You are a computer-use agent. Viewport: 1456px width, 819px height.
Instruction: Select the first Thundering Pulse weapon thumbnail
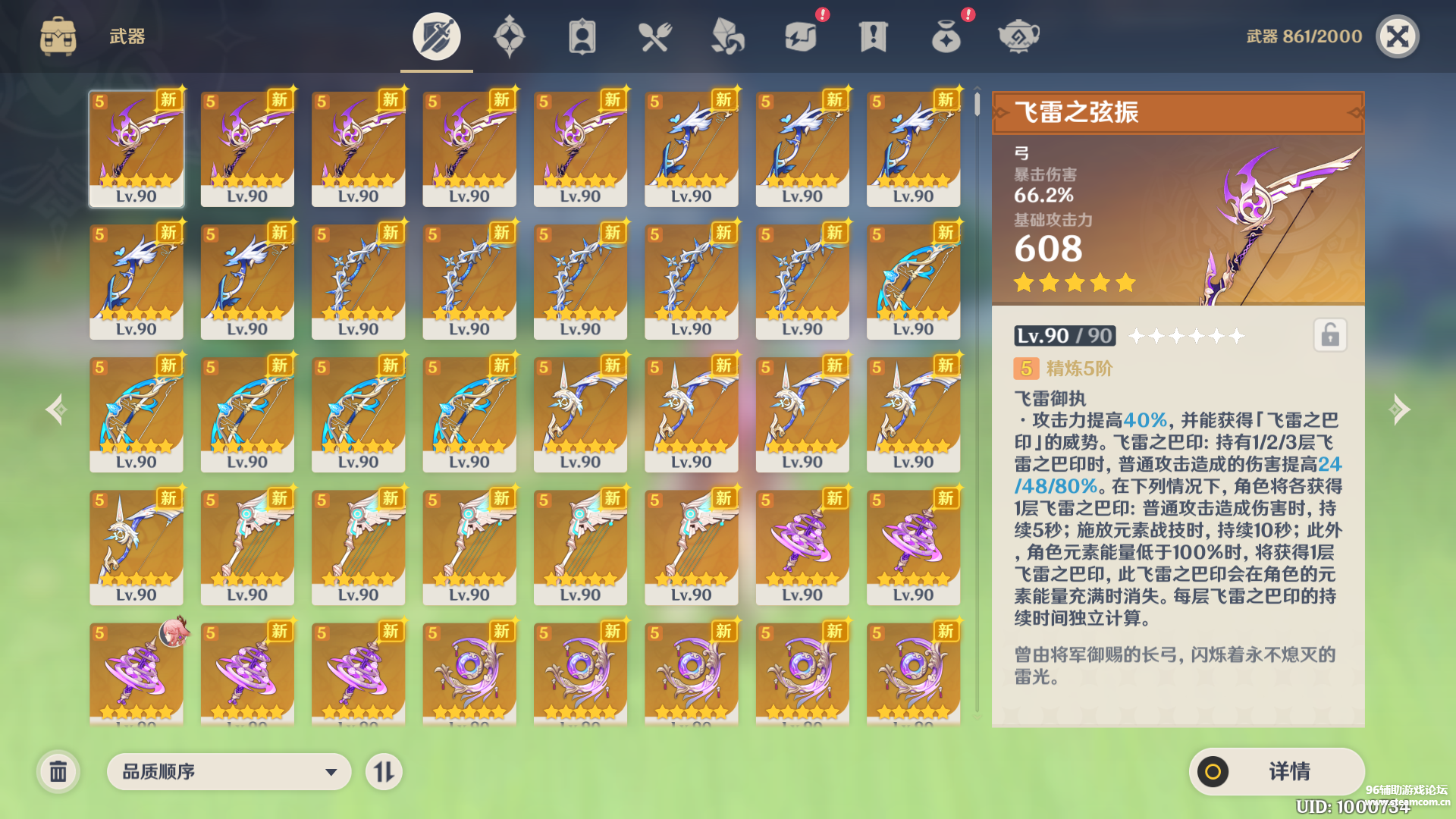tap(136, 148)
